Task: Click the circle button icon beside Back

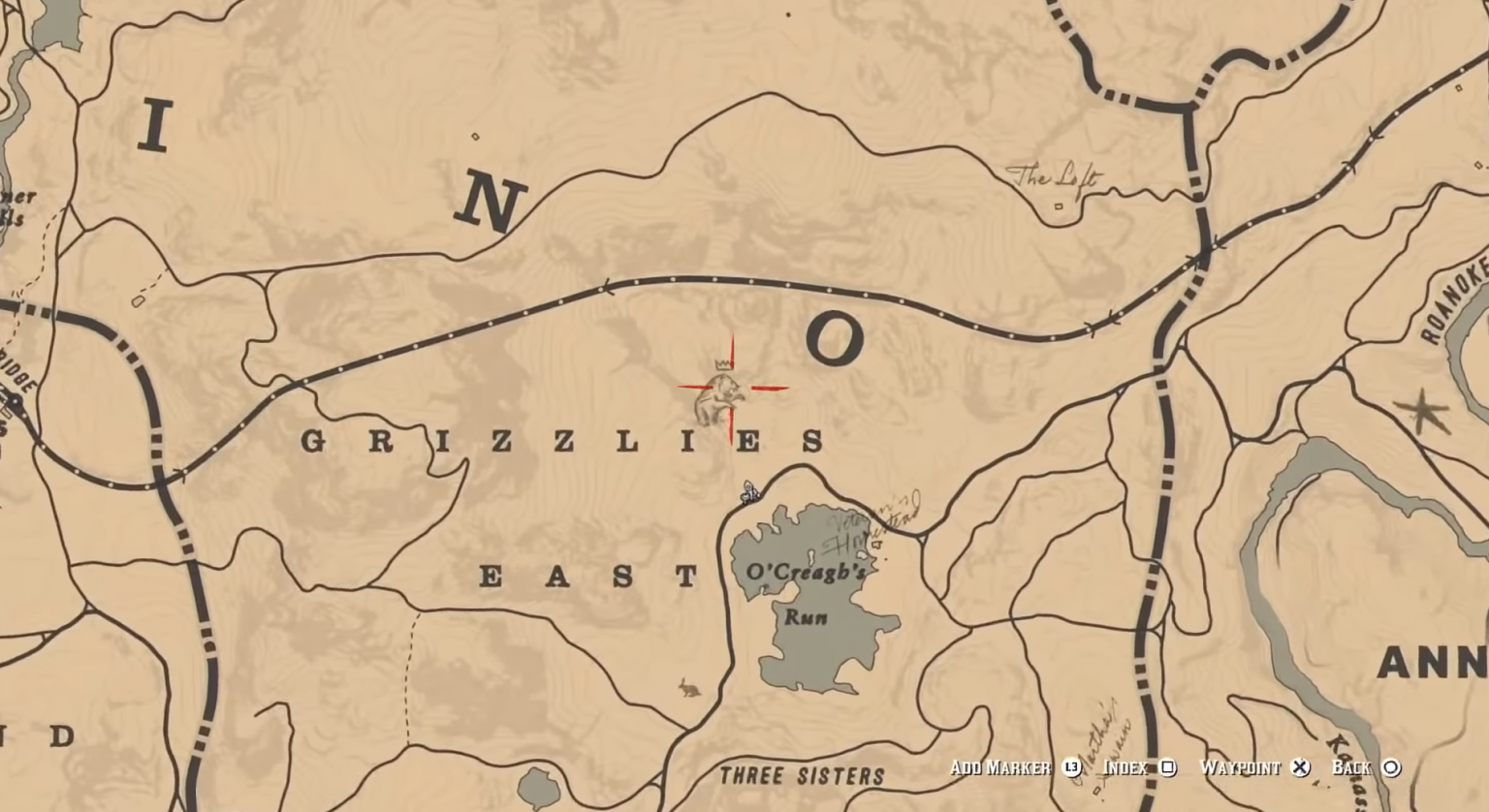Action: (x=1393, y=767)
